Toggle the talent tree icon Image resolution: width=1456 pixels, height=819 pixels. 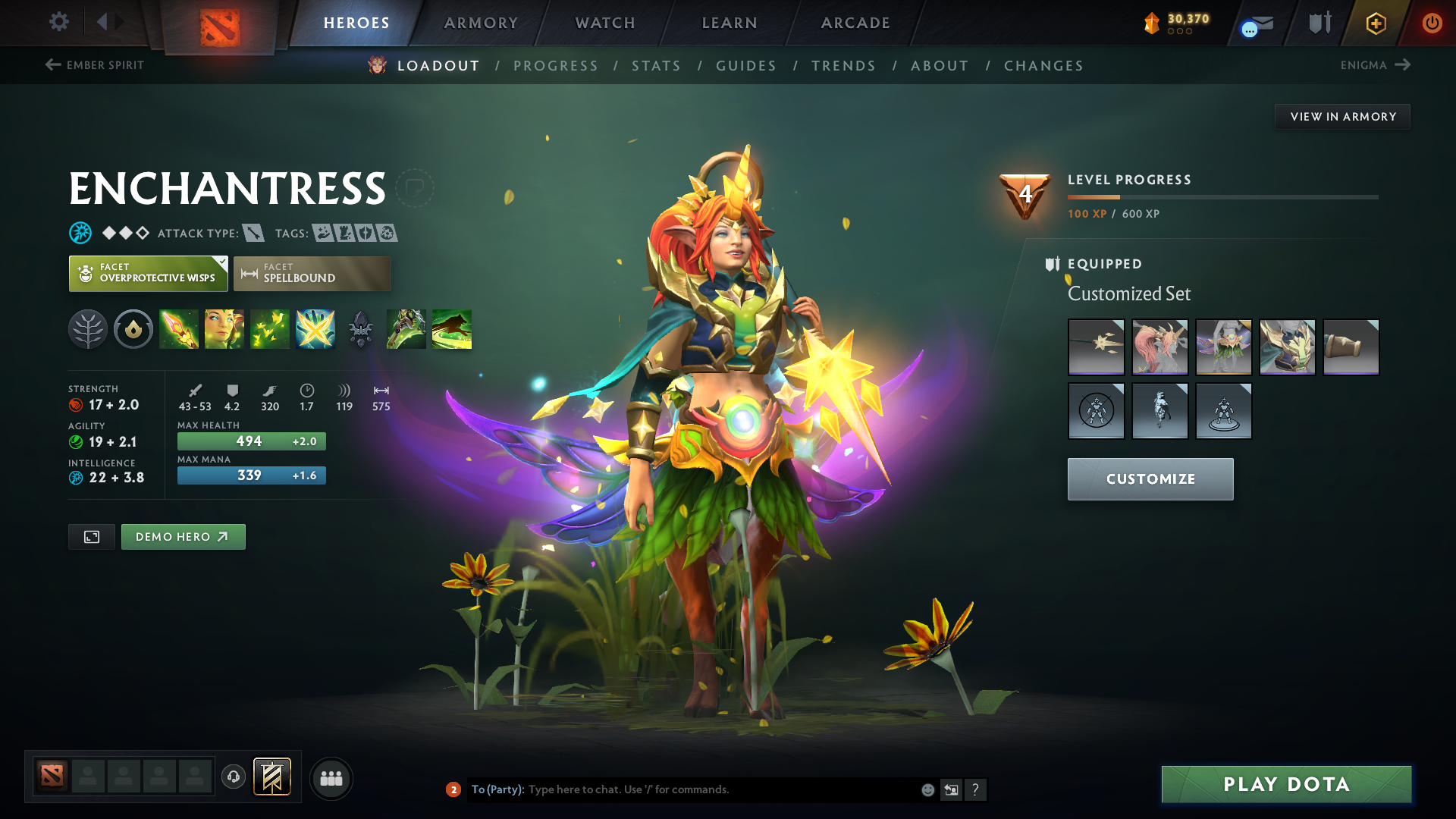(x=87, y=329)
